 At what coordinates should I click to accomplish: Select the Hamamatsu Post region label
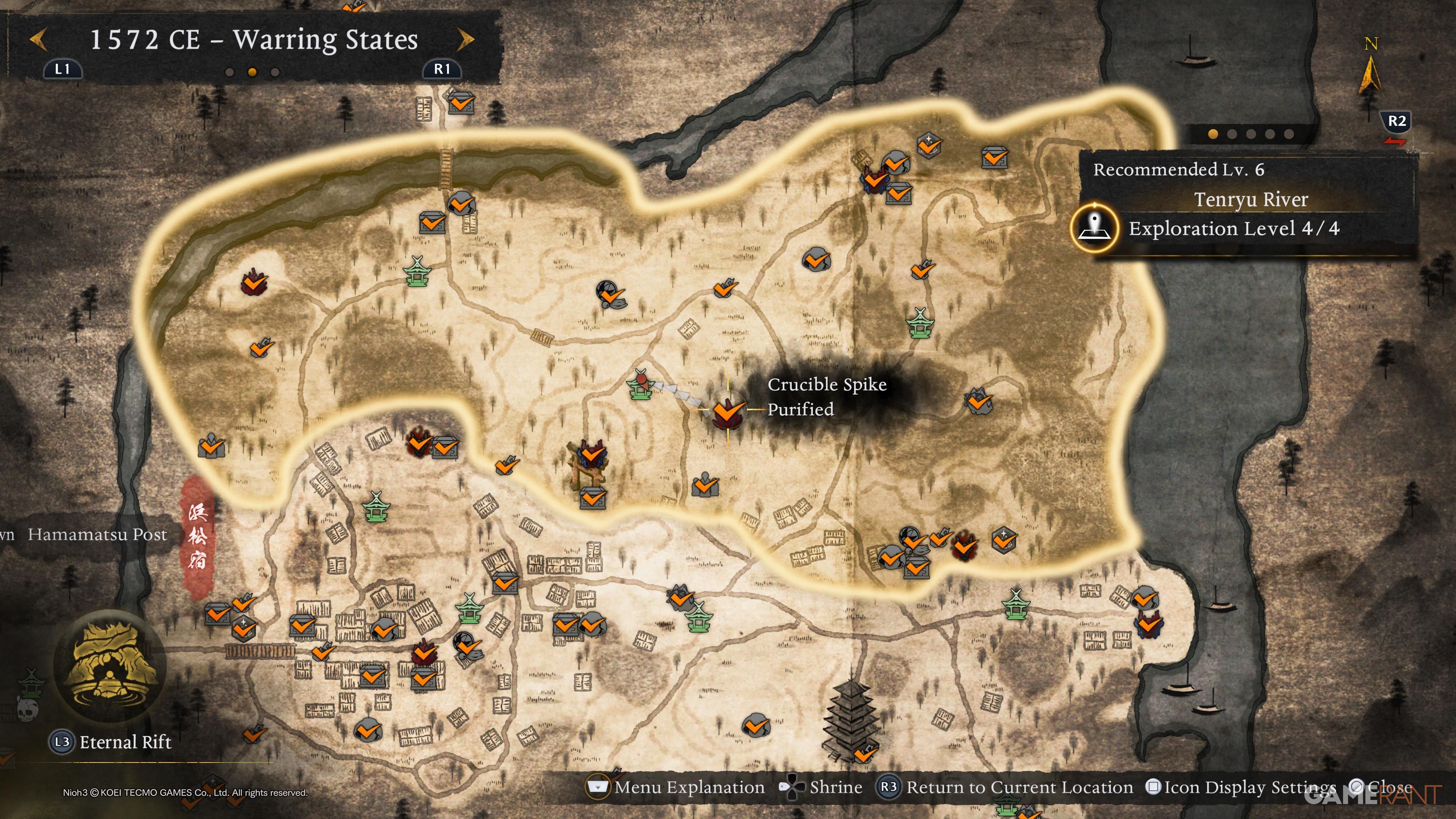(x=97, y=534)
